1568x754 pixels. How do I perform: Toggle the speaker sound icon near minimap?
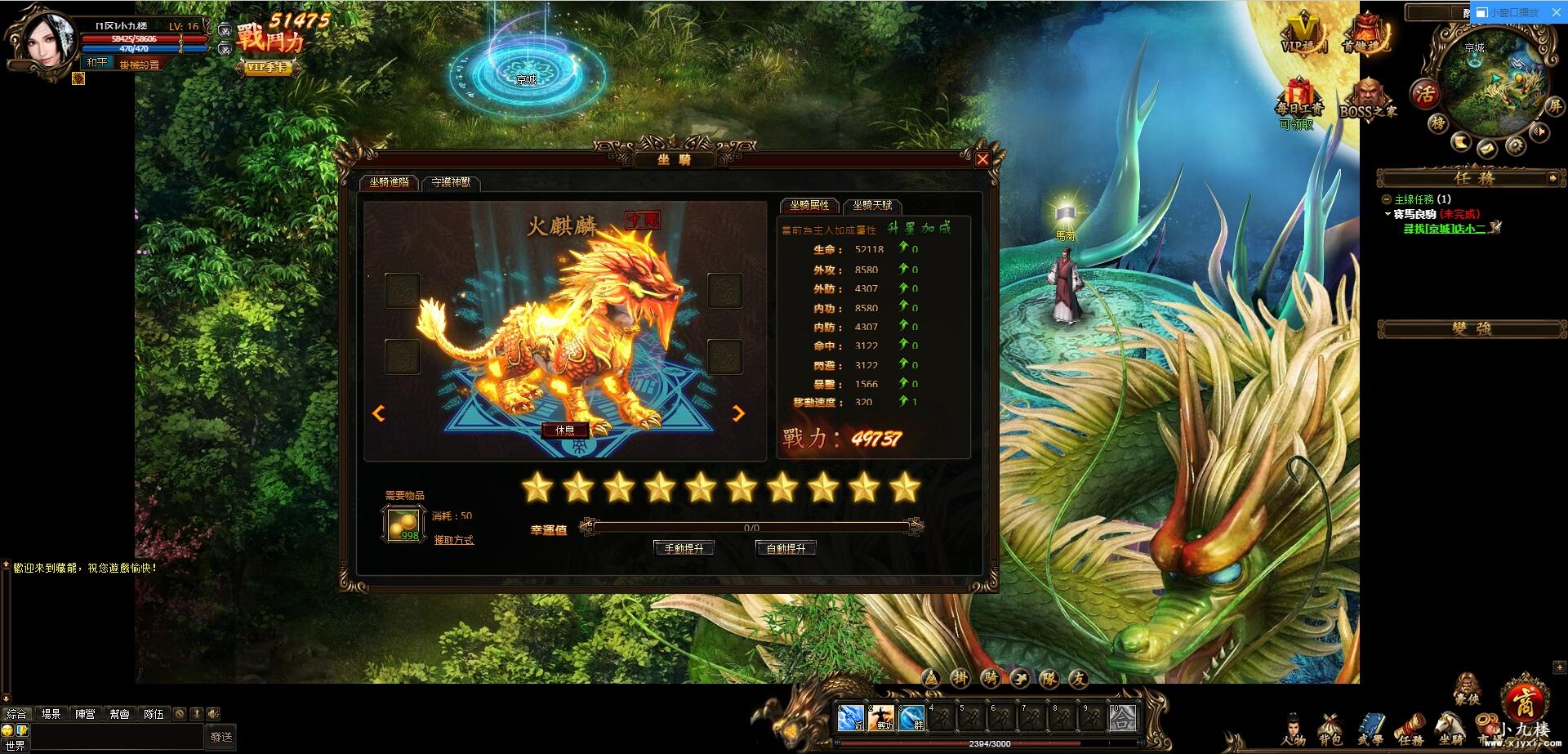(x=1539, y=131)
